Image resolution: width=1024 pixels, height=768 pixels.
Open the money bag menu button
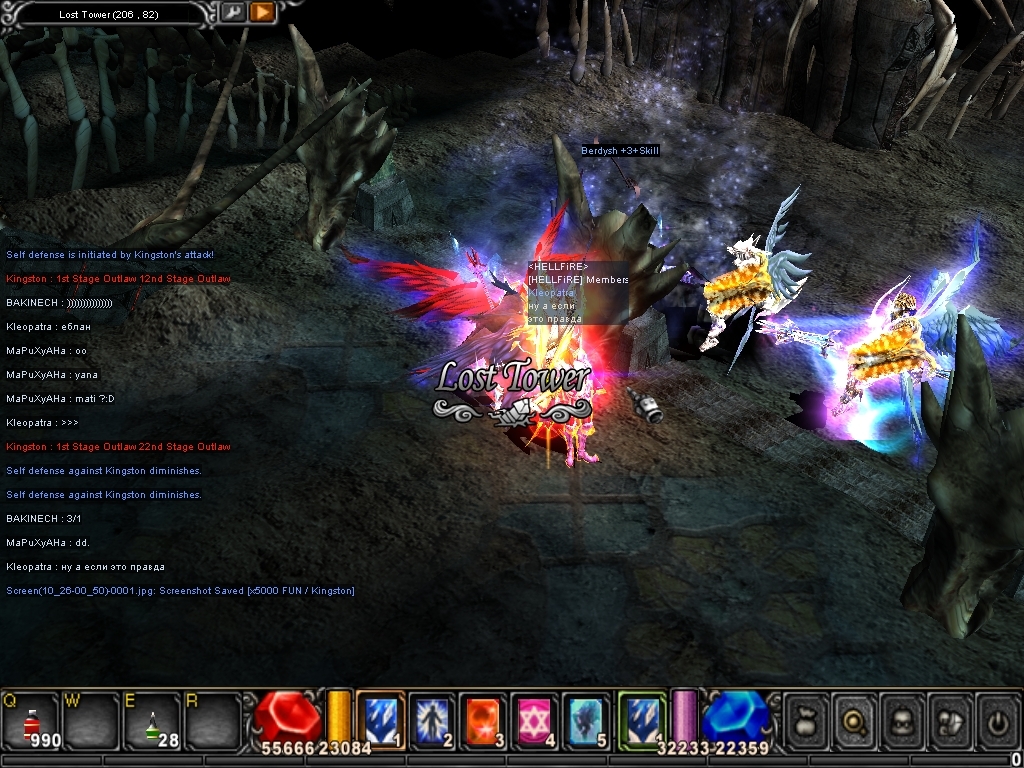coord(806,719)
